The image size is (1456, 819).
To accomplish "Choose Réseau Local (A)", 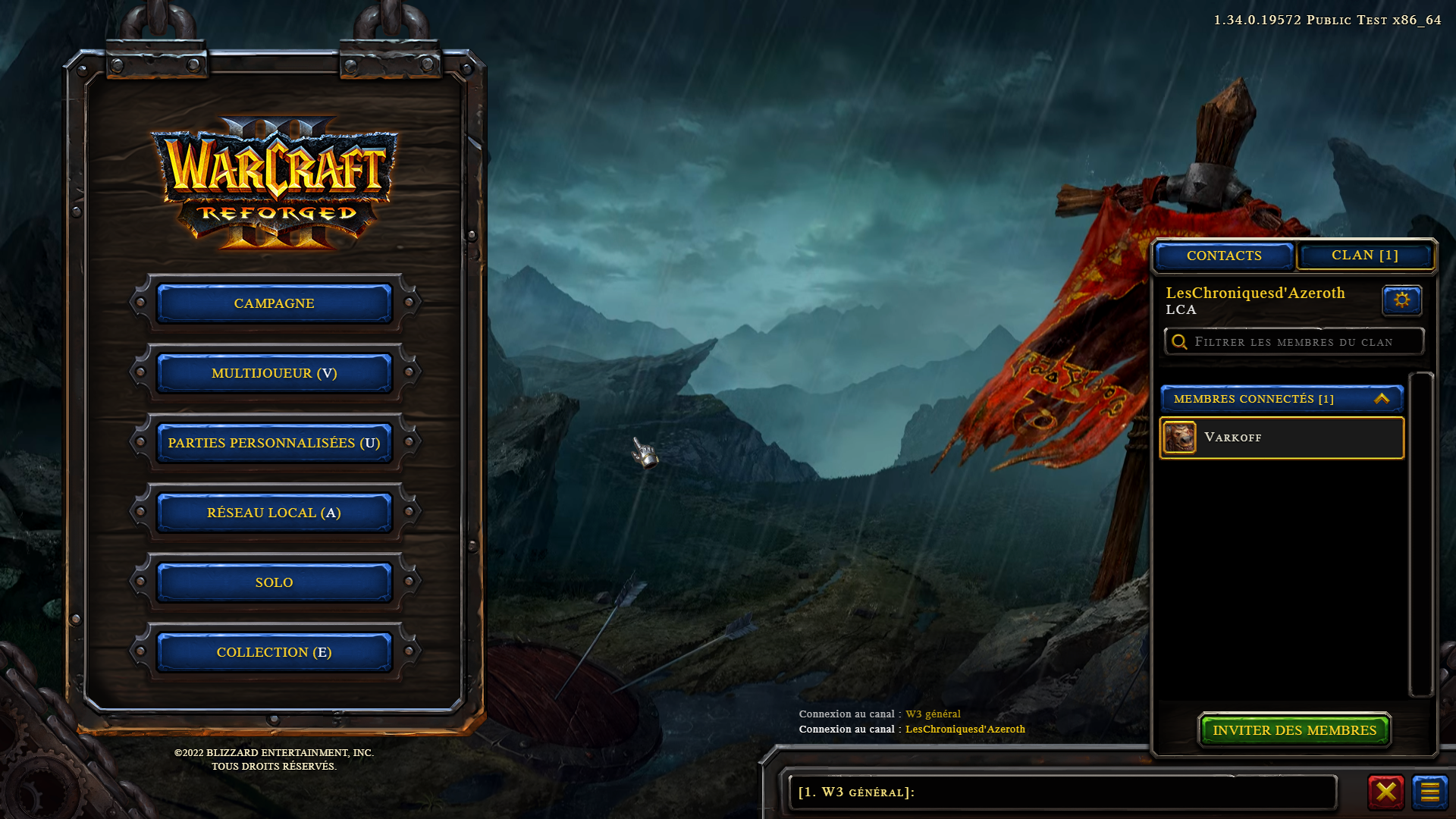I will [274, 513].
